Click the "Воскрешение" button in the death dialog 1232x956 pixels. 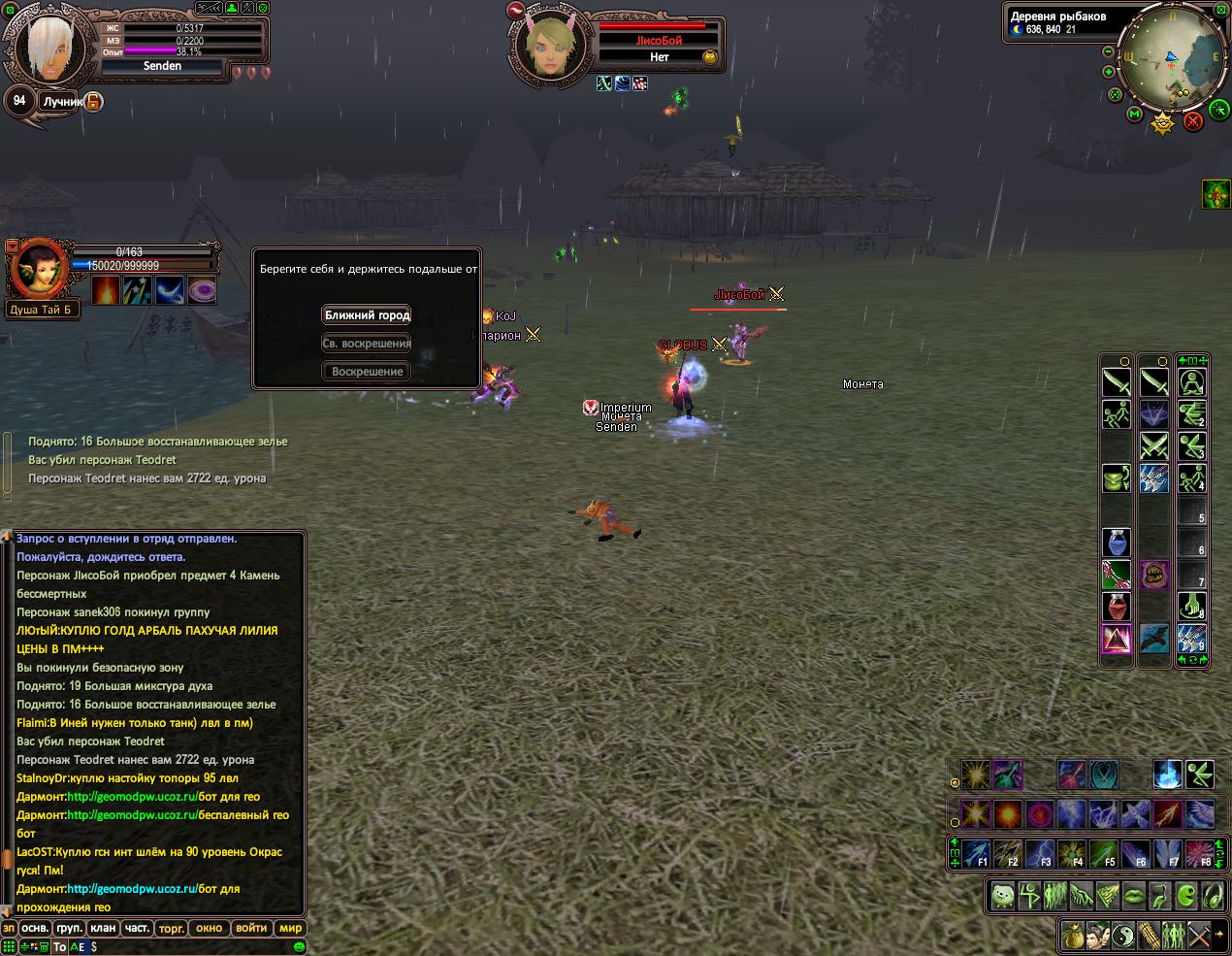(x=367, y=372)
